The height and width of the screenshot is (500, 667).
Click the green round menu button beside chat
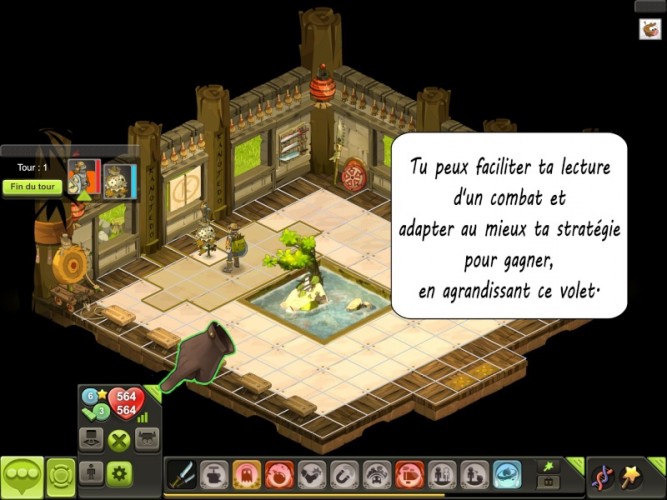click(61, 475)
